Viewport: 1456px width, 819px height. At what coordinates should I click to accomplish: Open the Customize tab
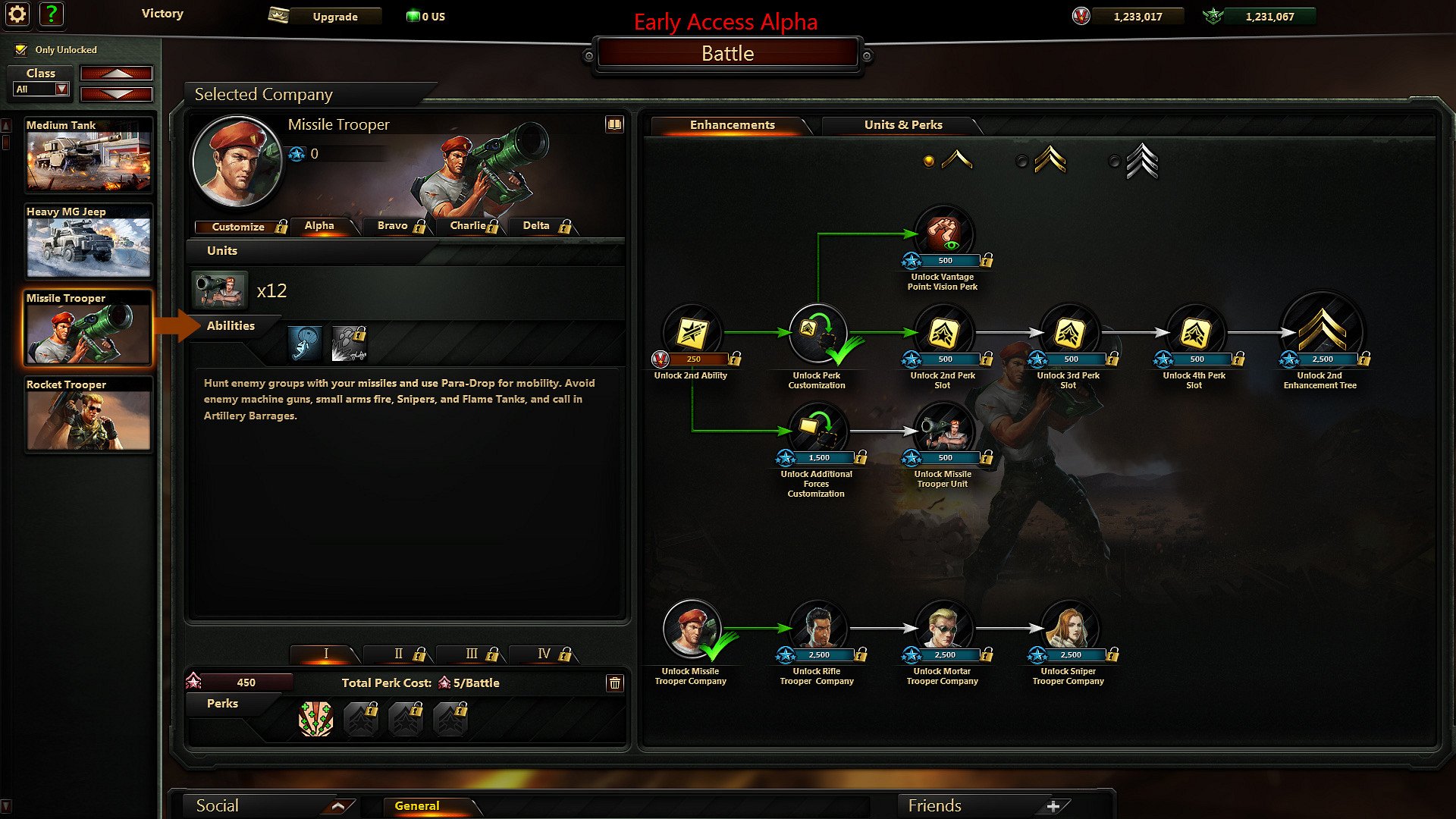tap(238, 227)
